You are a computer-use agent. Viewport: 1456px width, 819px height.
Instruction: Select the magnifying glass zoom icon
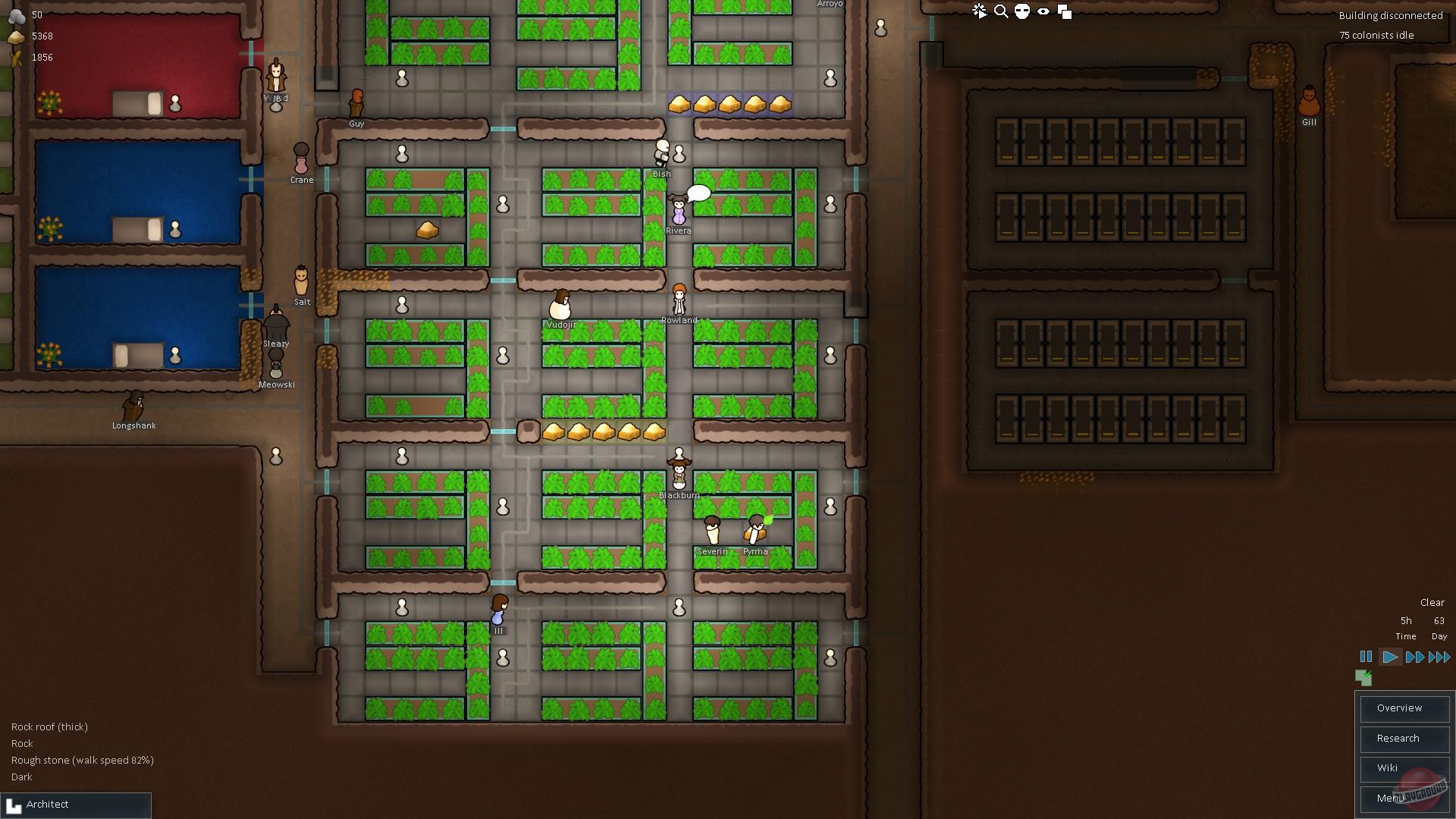tap(1001, 11)
